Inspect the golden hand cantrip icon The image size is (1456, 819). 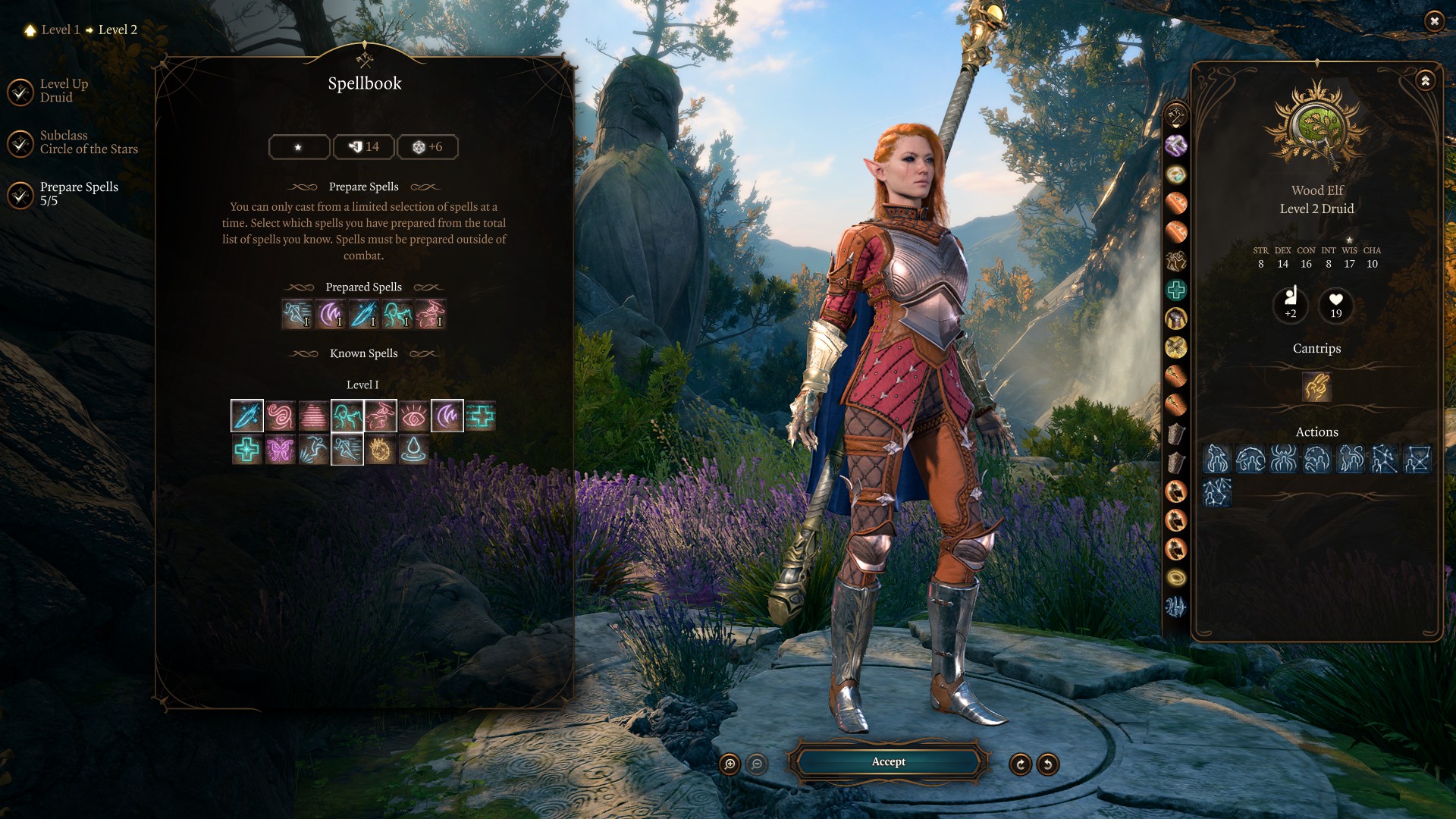point(1316,387)
